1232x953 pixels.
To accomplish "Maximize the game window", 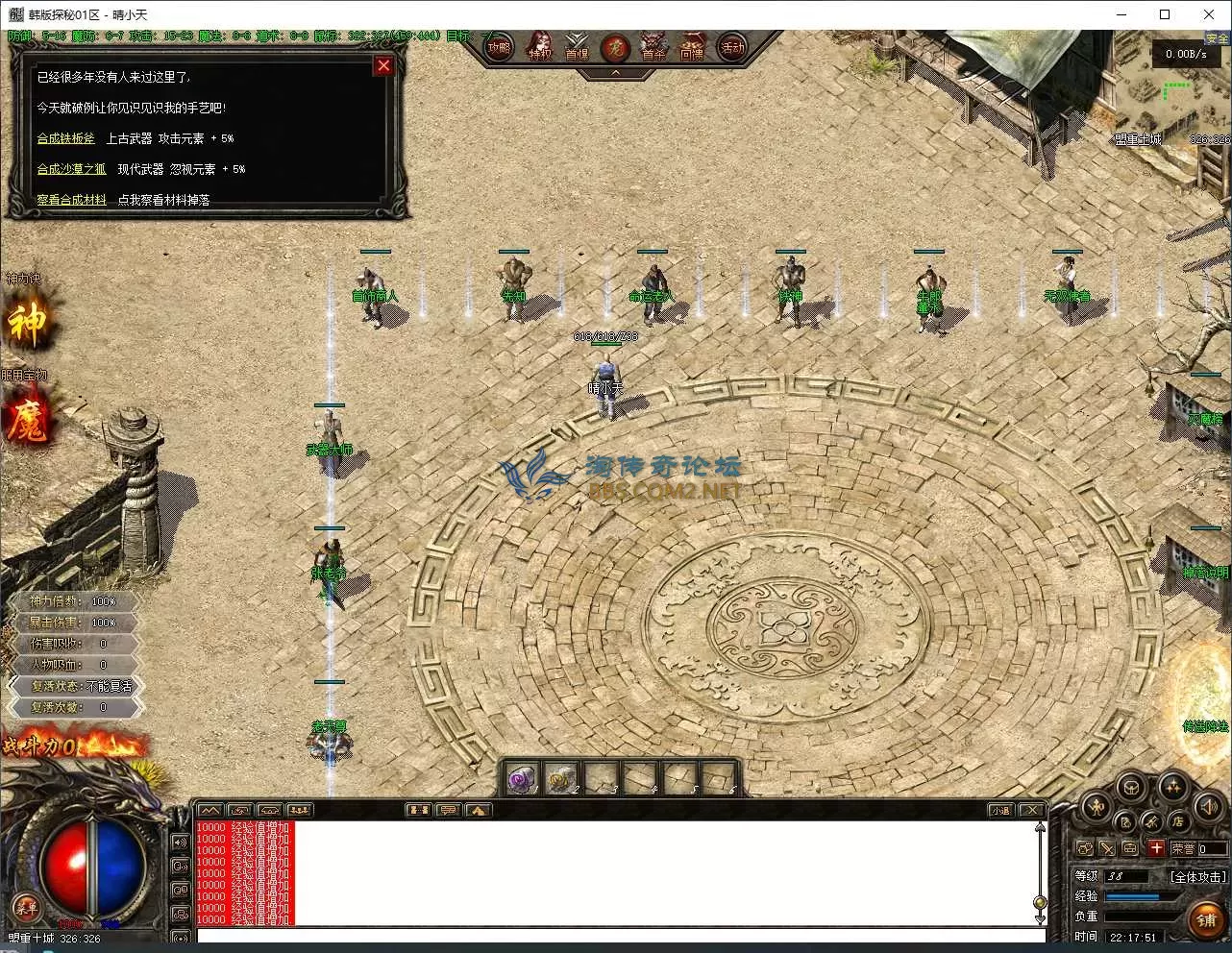I will coord(1165,14).
